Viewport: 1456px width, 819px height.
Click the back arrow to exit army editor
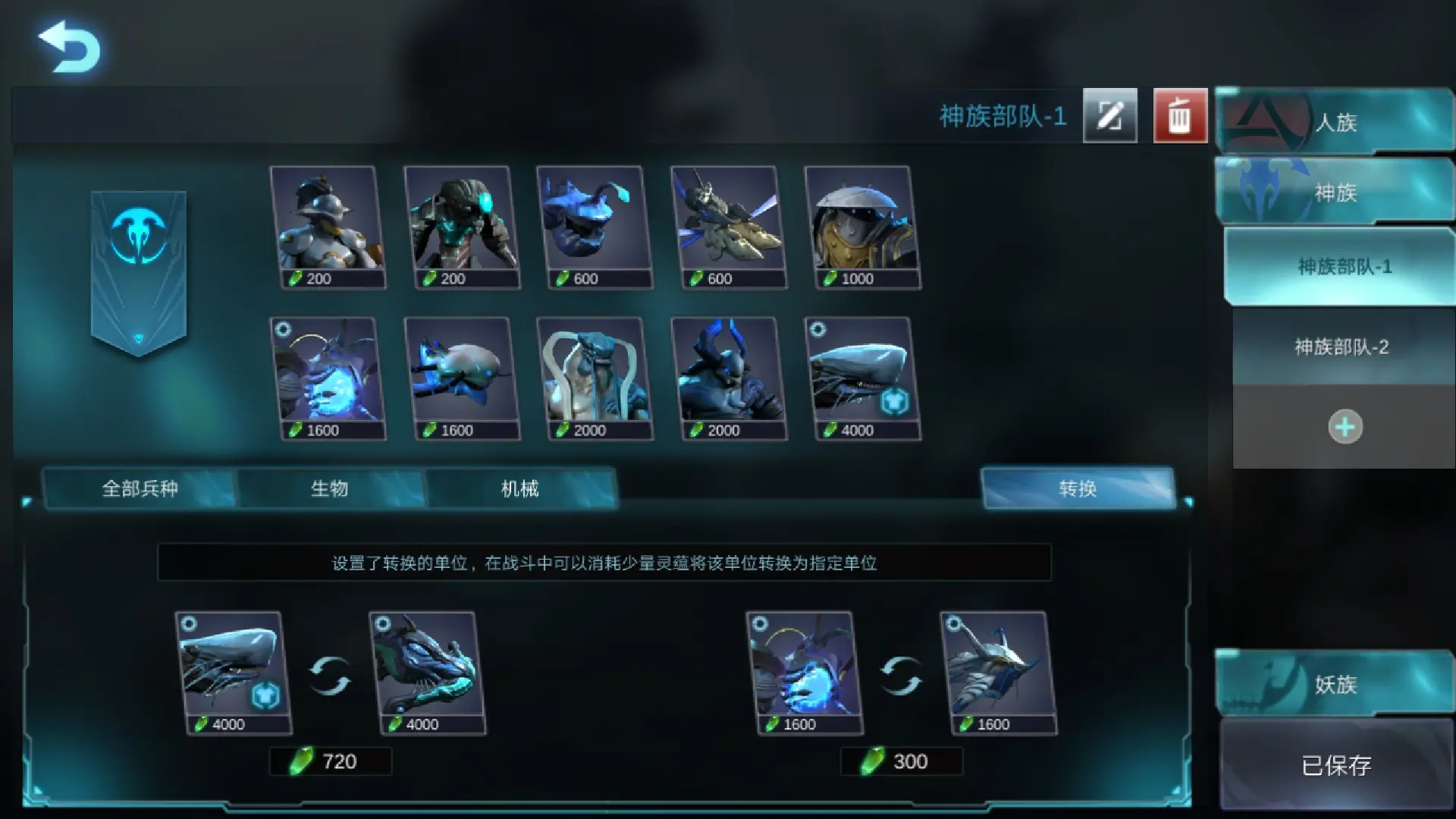click(71, 47)
